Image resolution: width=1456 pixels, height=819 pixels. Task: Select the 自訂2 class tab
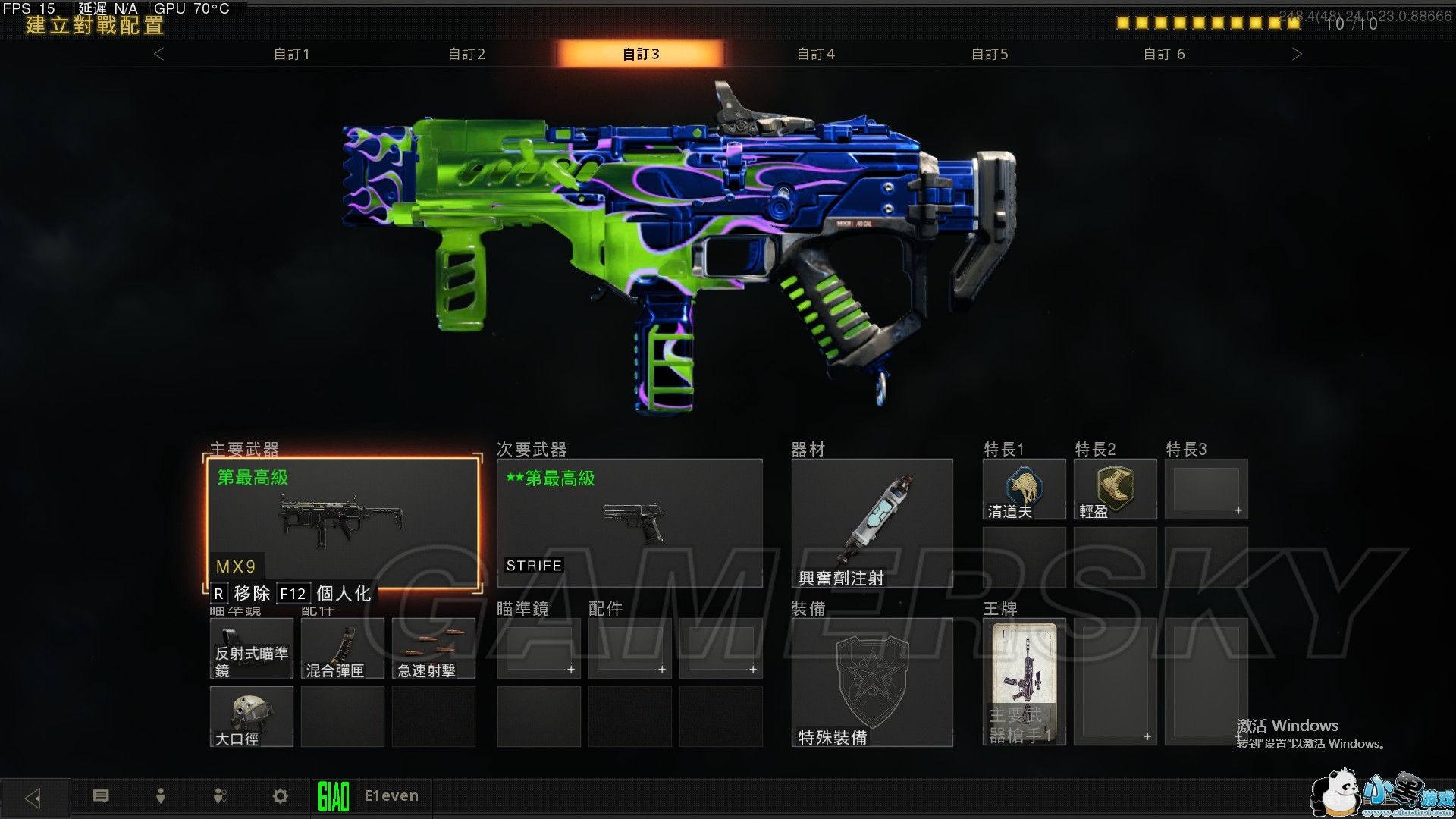[x=466, y=54]
